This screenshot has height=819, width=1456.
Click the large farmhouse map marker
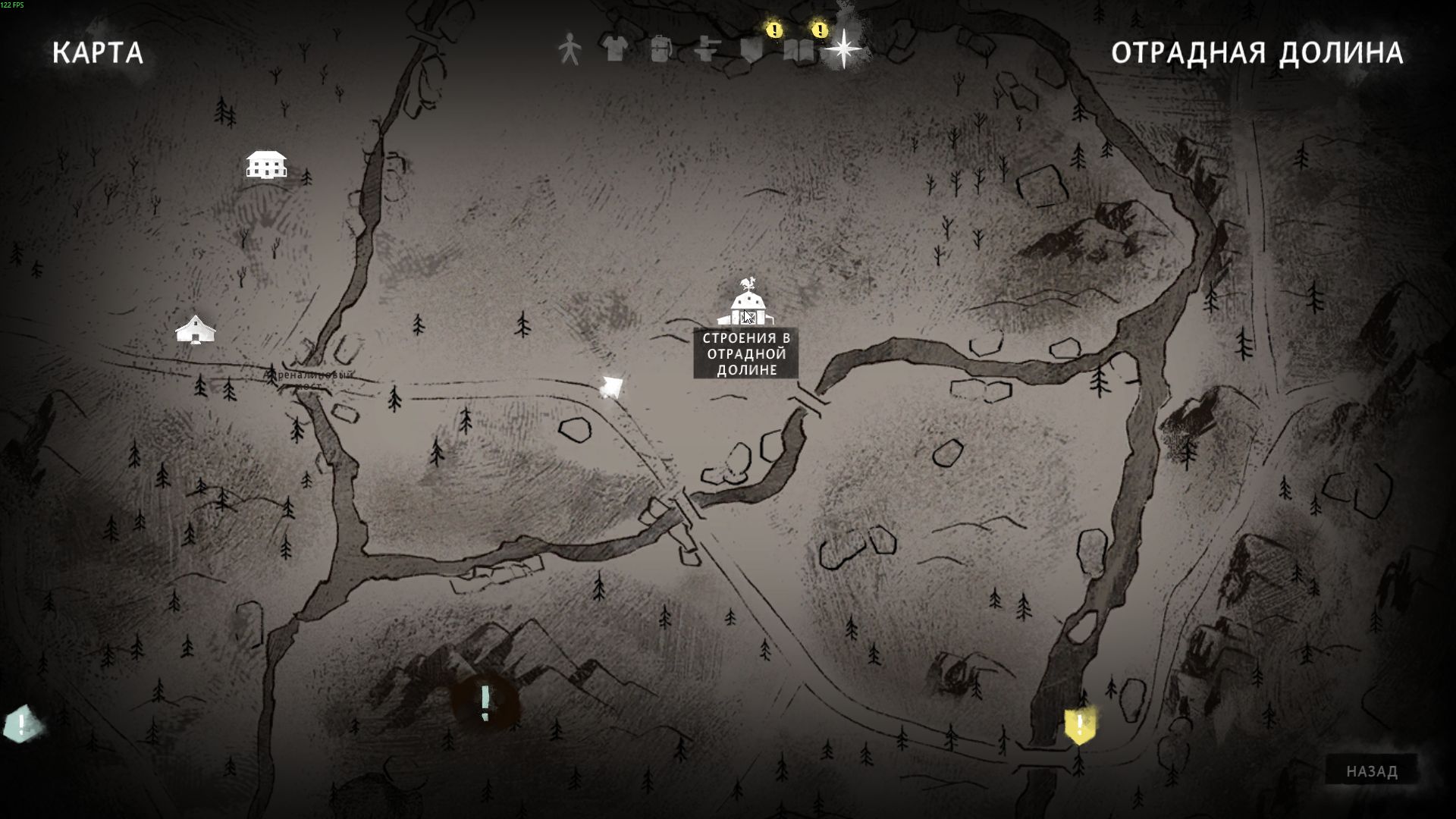tap(266, 164)
